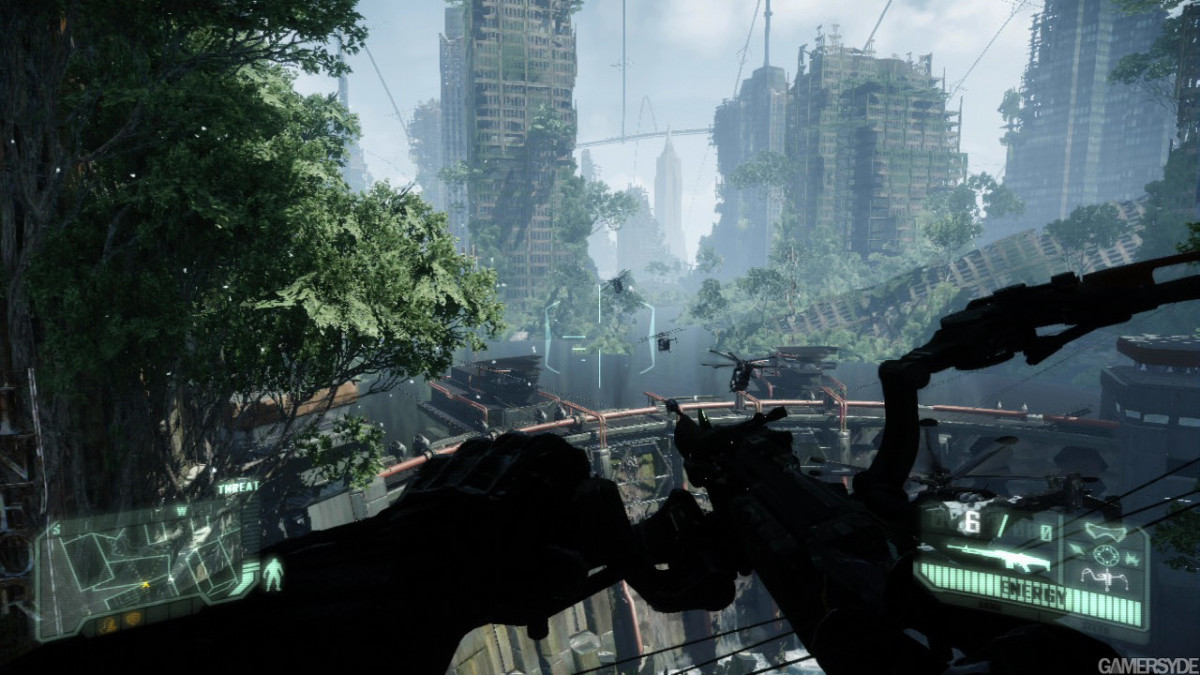Select the standing stance figure icon
The image size is (1200, 675).
(x=273, y=573)
